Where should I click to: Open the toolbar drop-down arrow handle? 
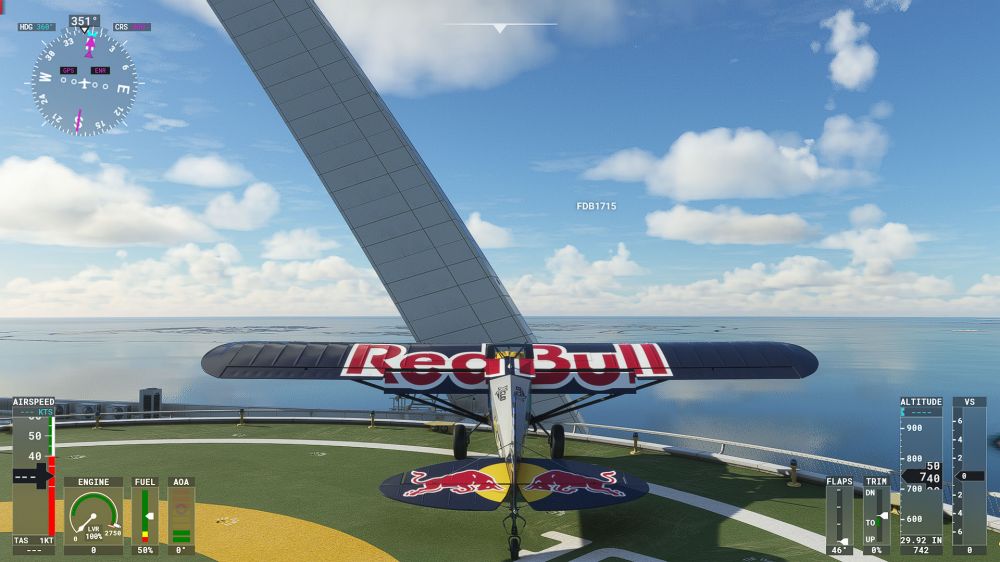pyautogui.click(x=499, y=28)
